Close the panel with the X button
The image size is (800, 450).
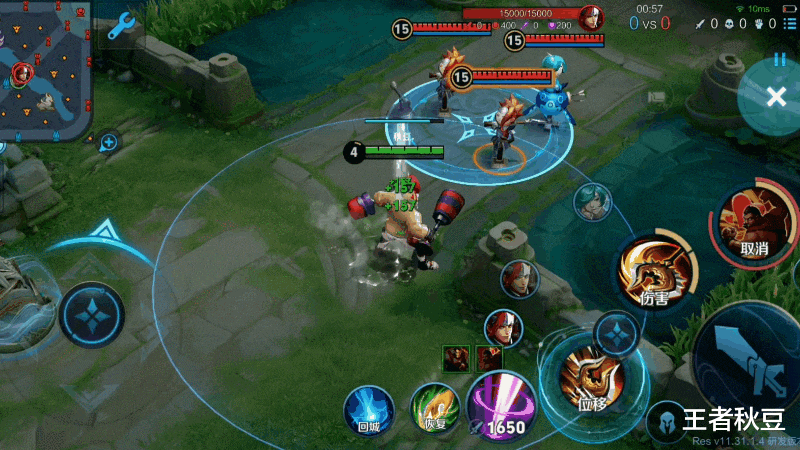(x=776, y=96)
